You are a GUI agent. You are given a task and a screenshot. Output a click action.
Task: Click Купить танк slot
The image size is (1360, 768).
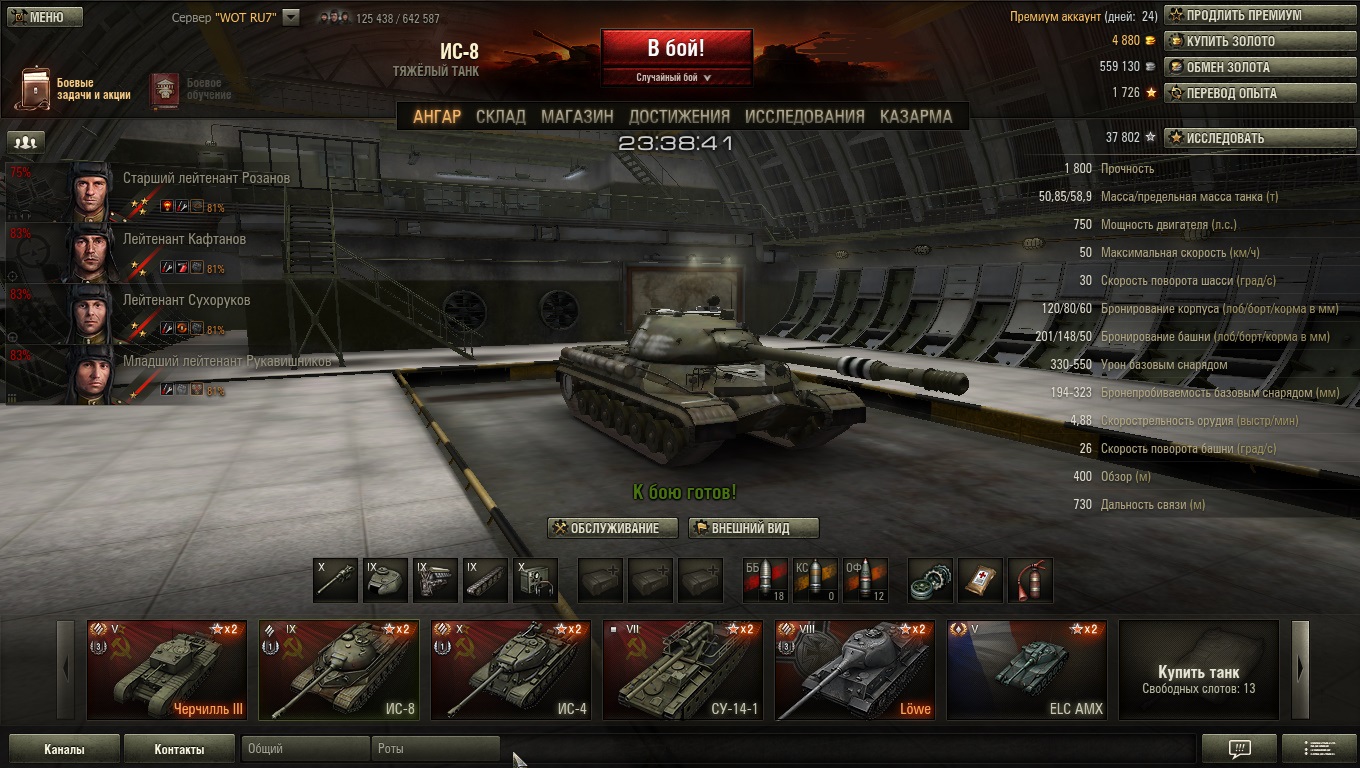point(1198,670)
